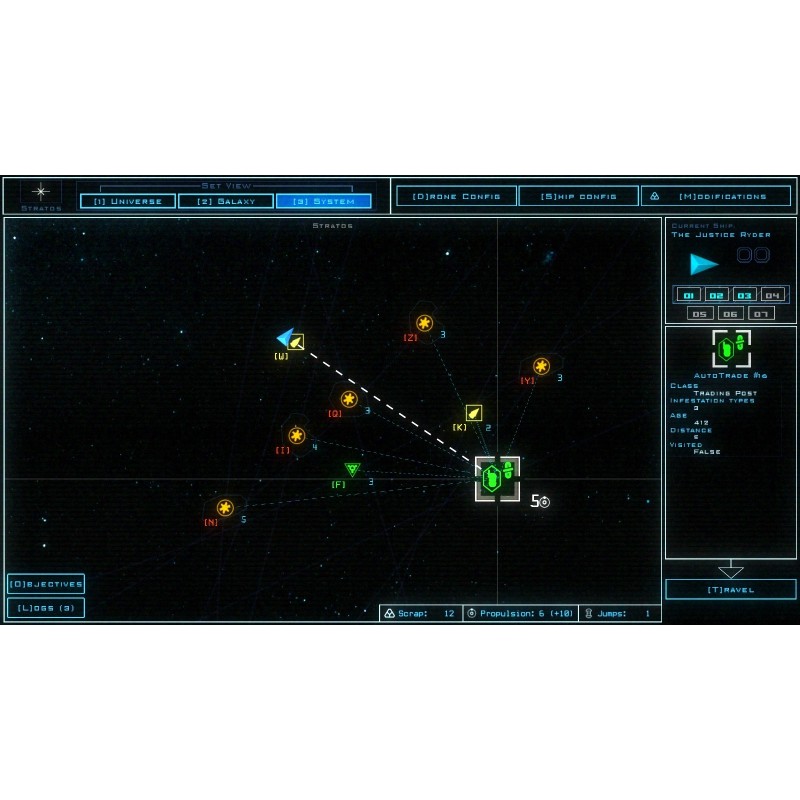The height and width of the screenshot is (800, 800).
Task: Select the orange node marked N
Action: click(x=225, y=508)
